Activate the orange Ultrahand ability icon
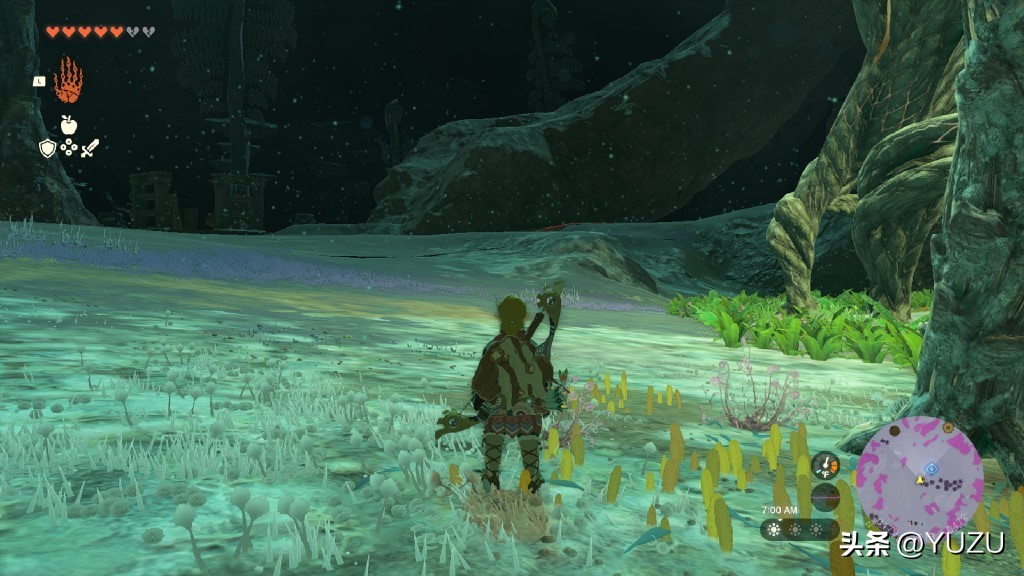 click(68, 80)
